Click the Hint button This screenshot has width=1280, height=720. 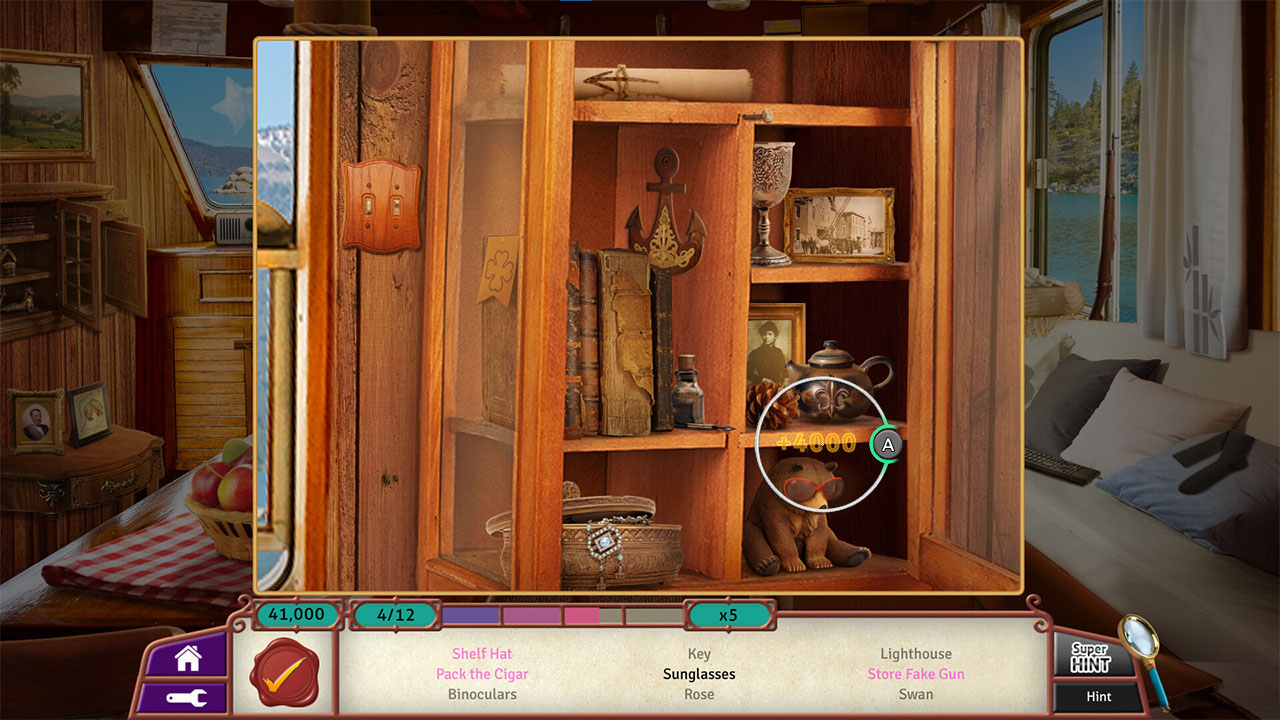[1096, 696]
